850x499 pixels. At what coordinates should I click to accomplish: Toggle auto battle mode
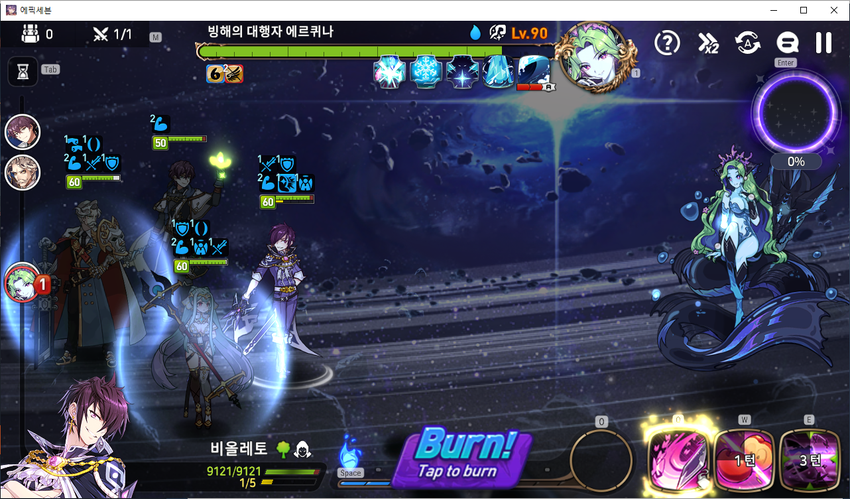pyautogui.click(x=746, y=43)
